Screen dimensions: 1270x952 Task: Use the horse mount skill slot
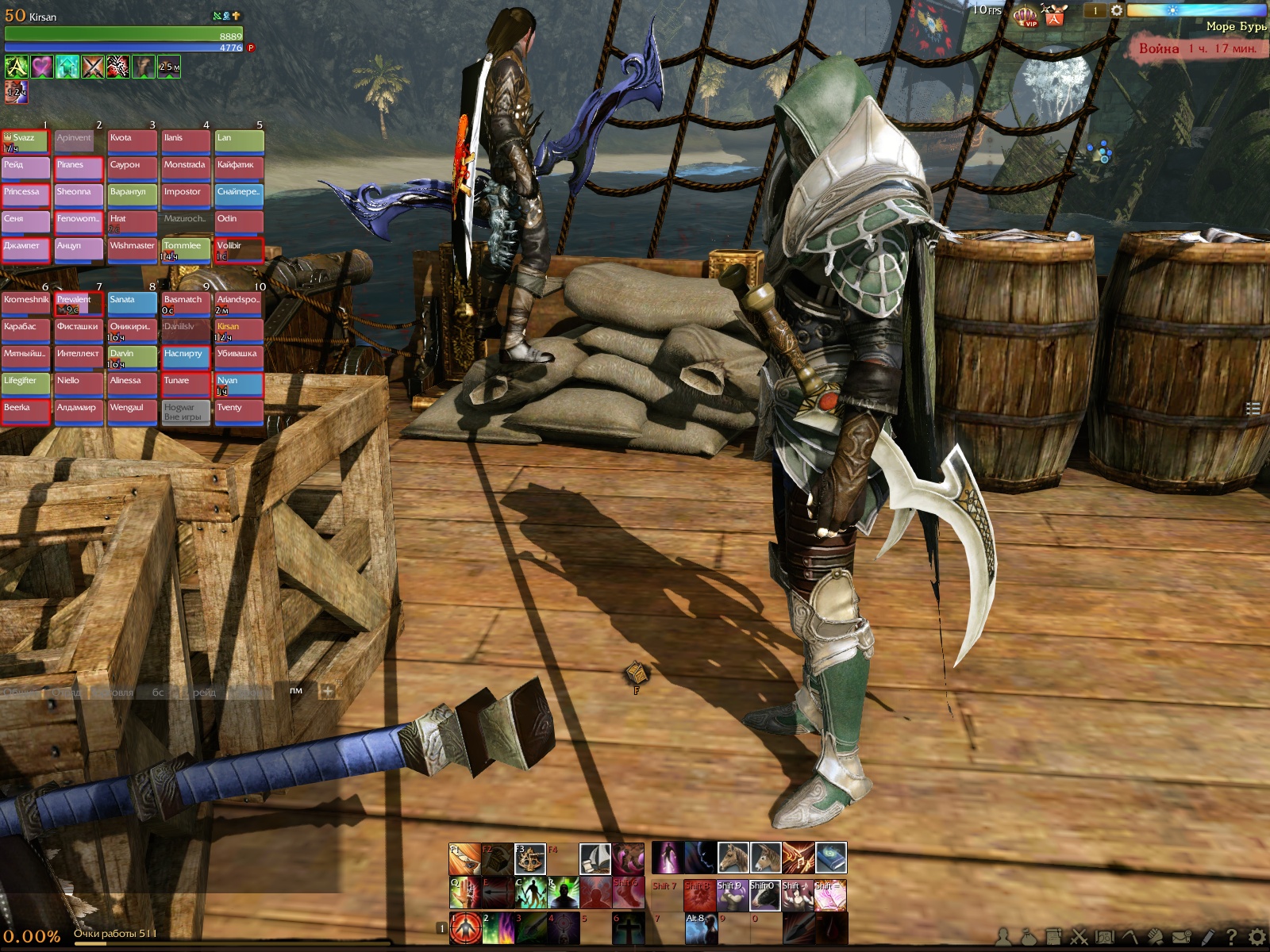click(733, 858)
